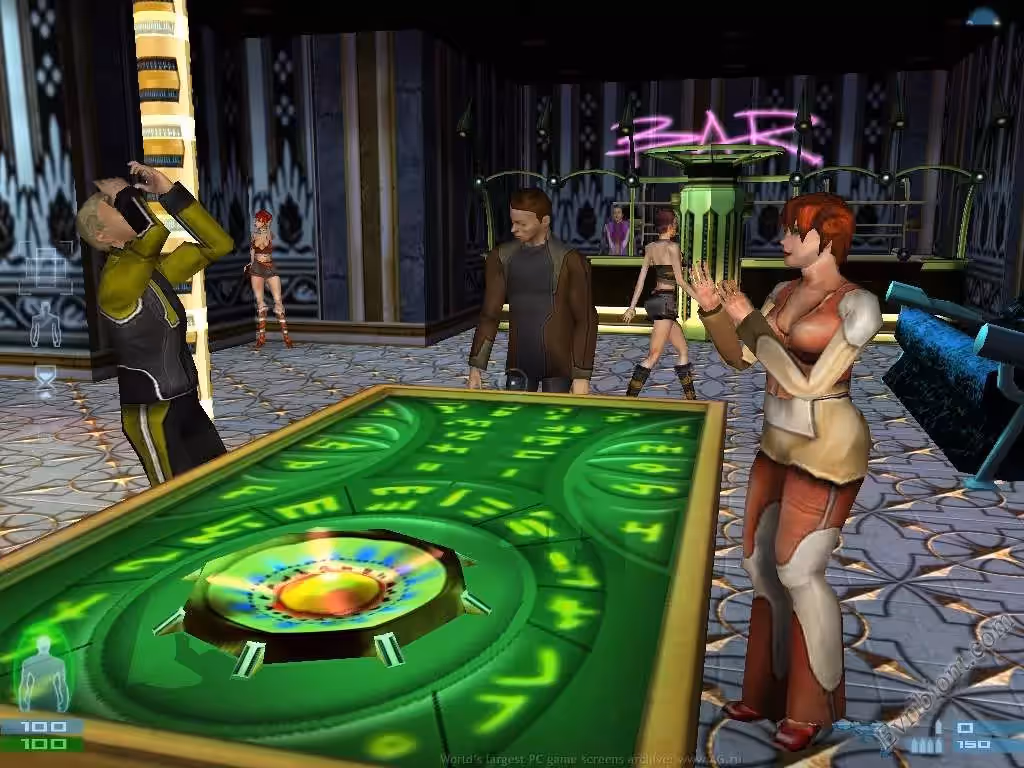Select the small outlined body implants icon

tap(44, 324)
